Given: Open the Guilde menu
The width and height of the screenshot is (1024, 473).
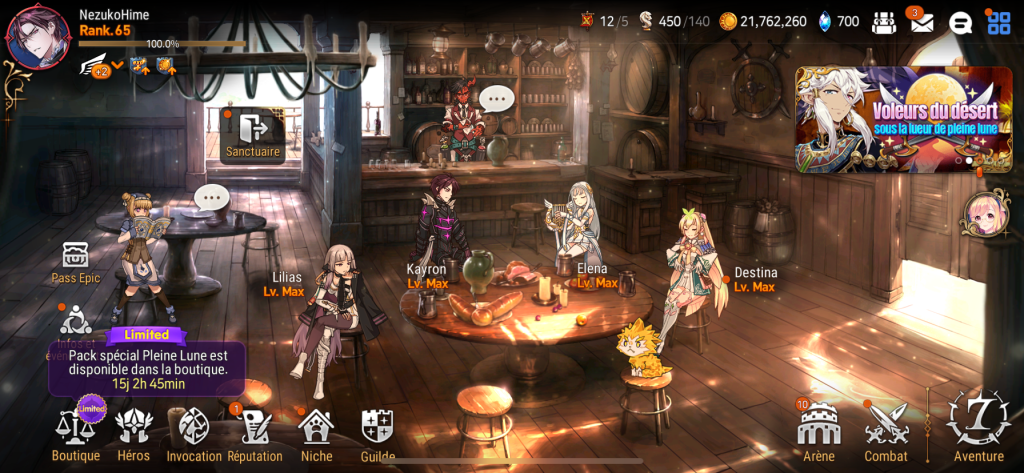Looking at the screenshot, I should (377, 431).
